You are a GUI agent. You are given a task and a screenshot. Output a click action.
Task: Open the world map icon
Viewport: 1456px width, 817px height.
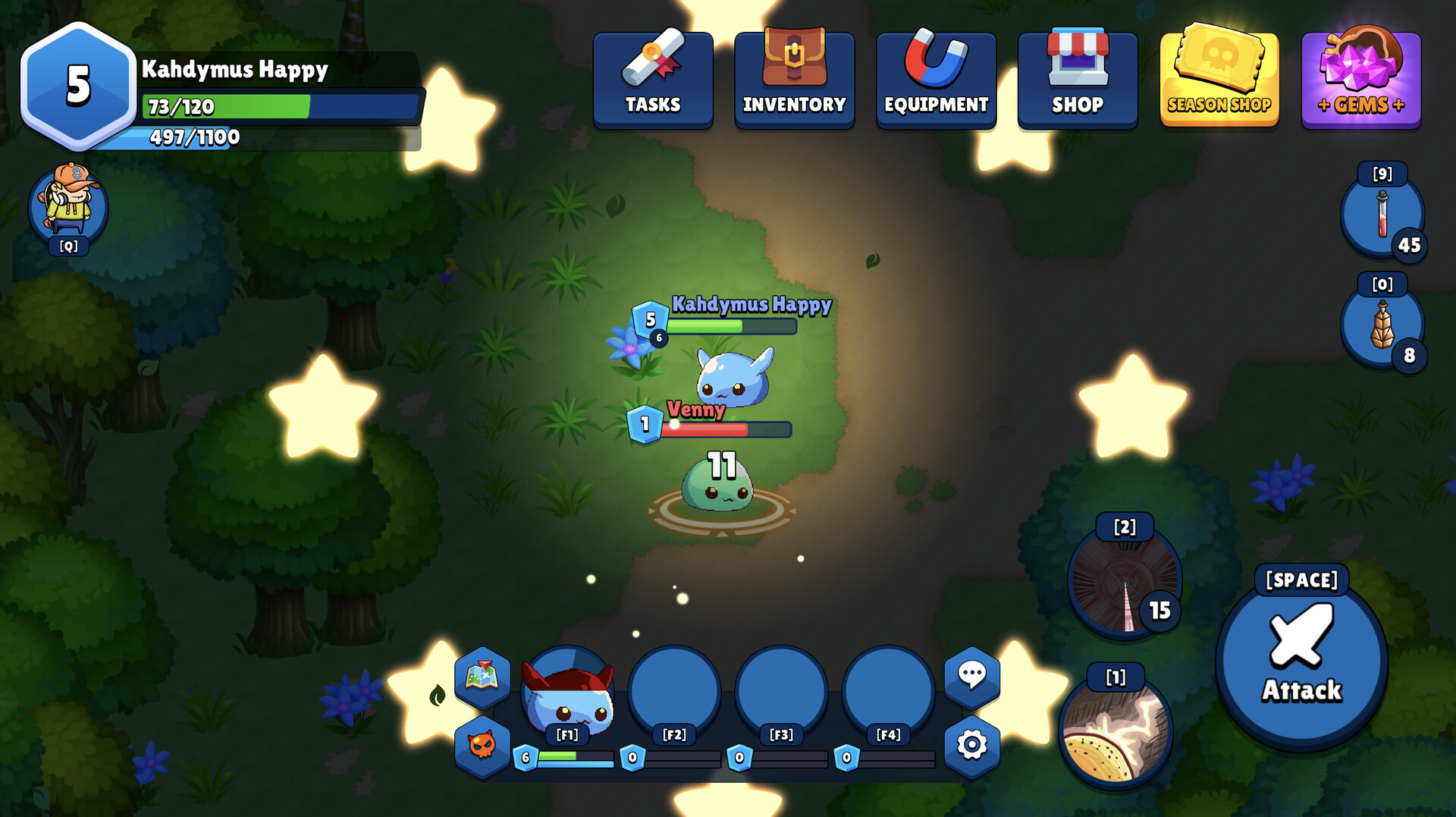coord(481,680)
